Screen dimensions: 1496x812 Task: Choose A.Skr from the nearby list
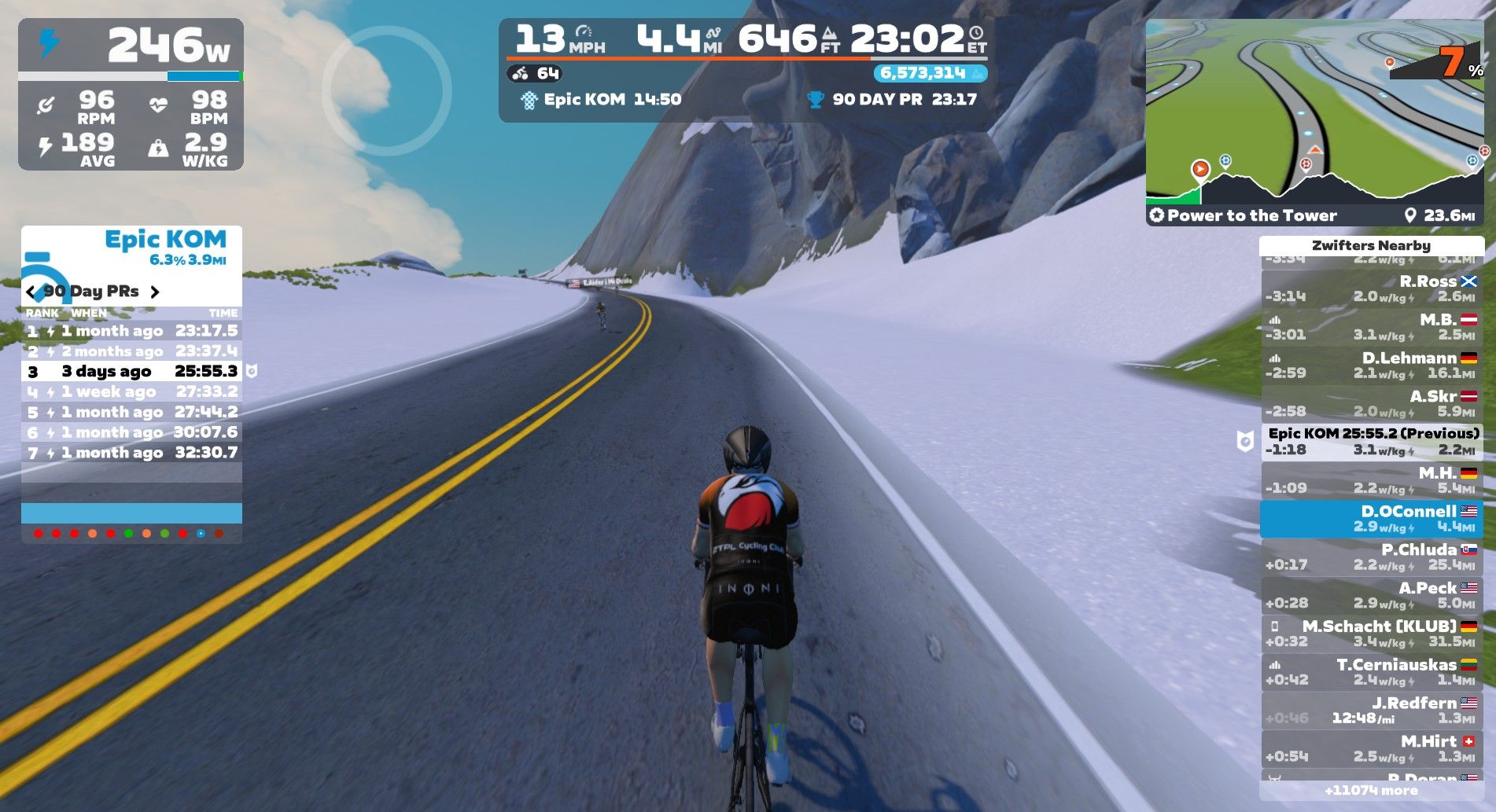click(x=1372, y=404)
